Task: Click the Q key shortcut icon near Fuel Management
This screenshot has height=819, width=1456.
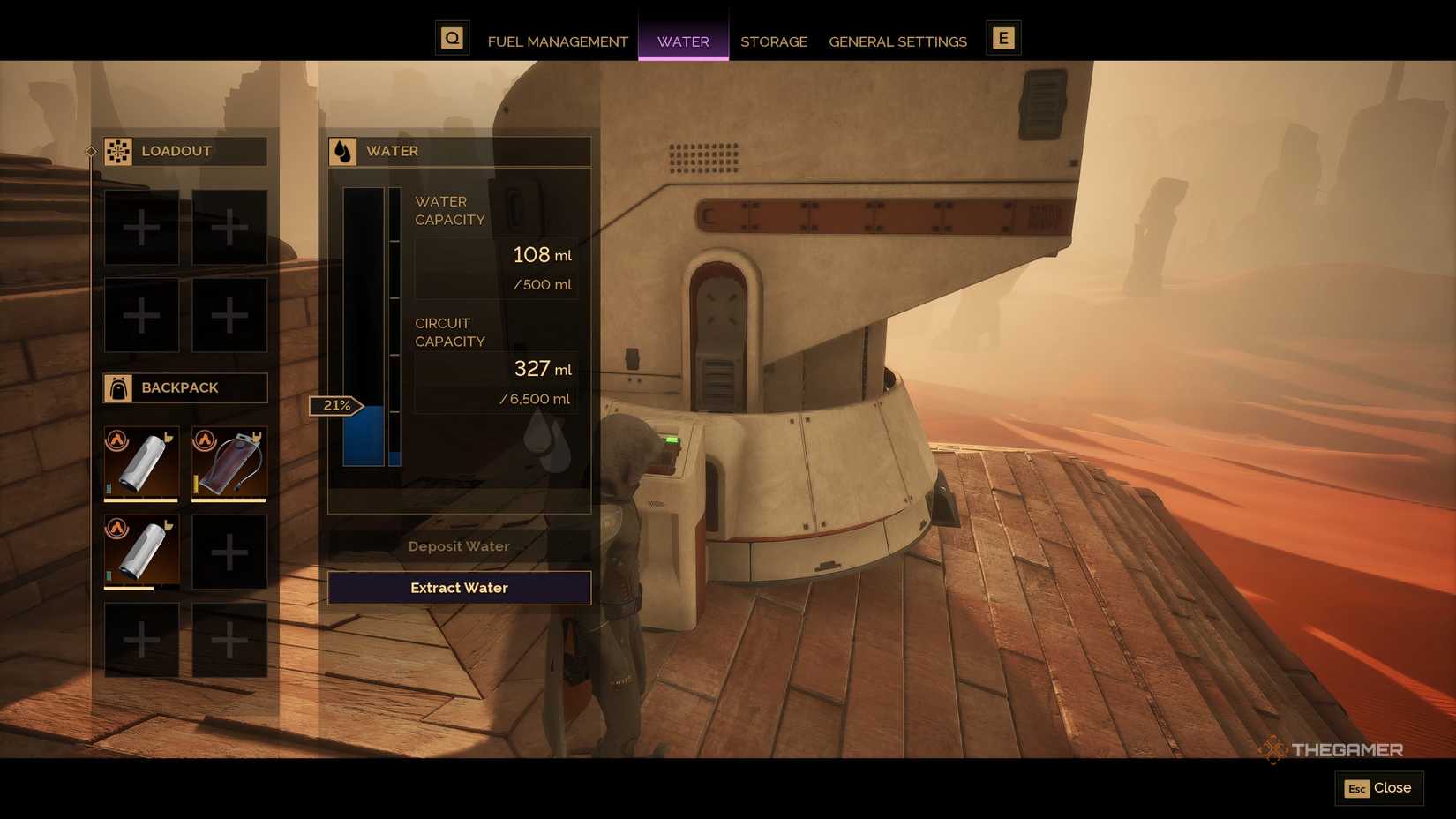Action: coord(453,38)
